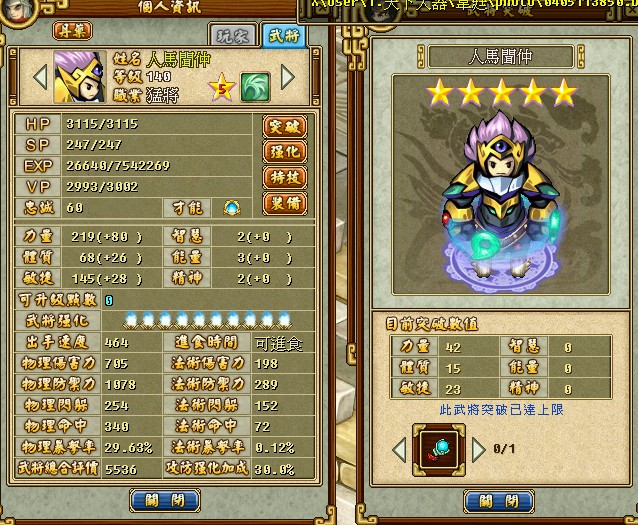Open the 强化 (Enhance) menu
This screenshot has width=638, height=525.
pyautogui.click(x=283, y=152)
